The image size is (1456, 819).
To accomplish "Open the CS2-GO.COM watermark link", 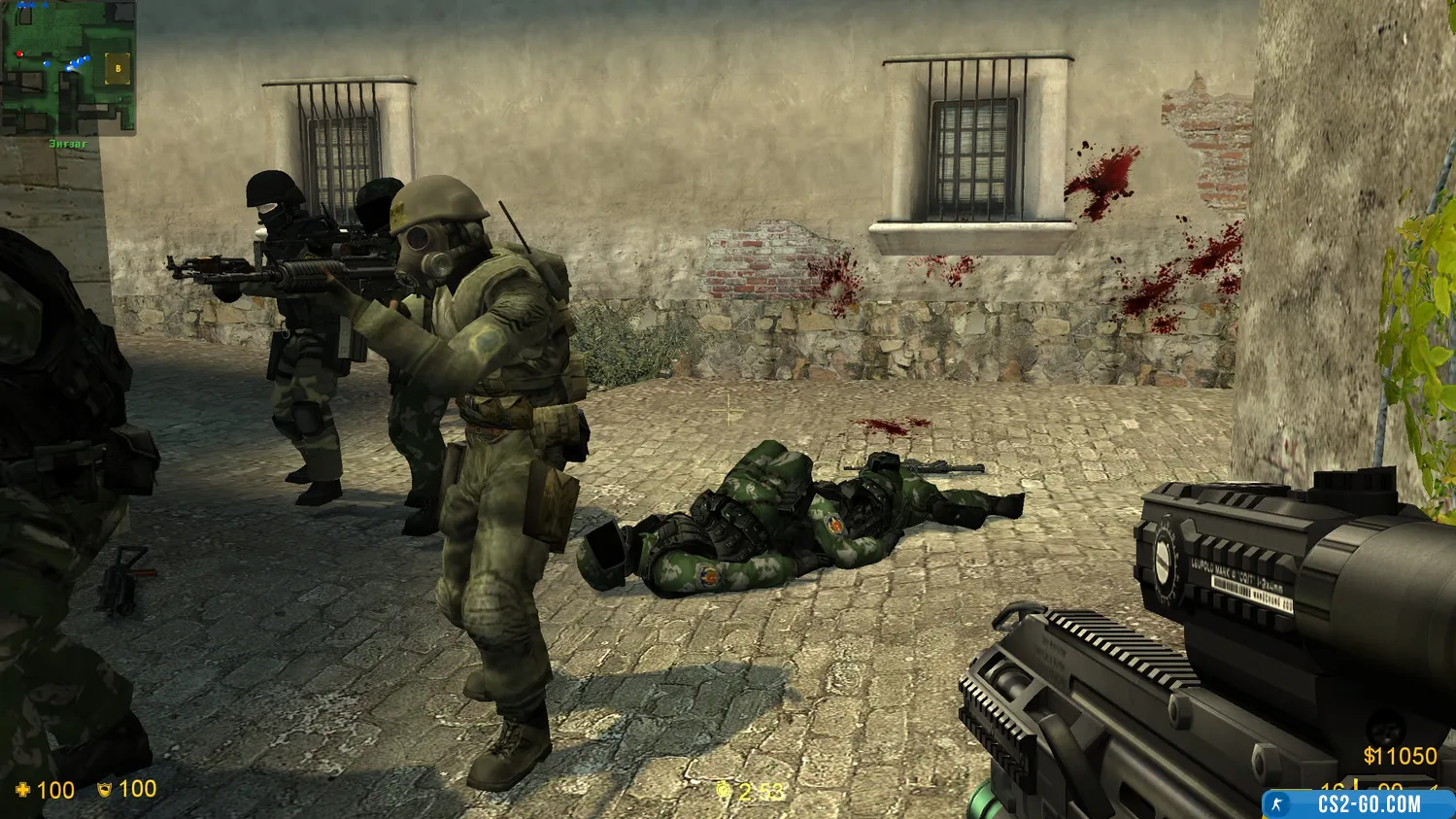I will [x=1358, y=804].
